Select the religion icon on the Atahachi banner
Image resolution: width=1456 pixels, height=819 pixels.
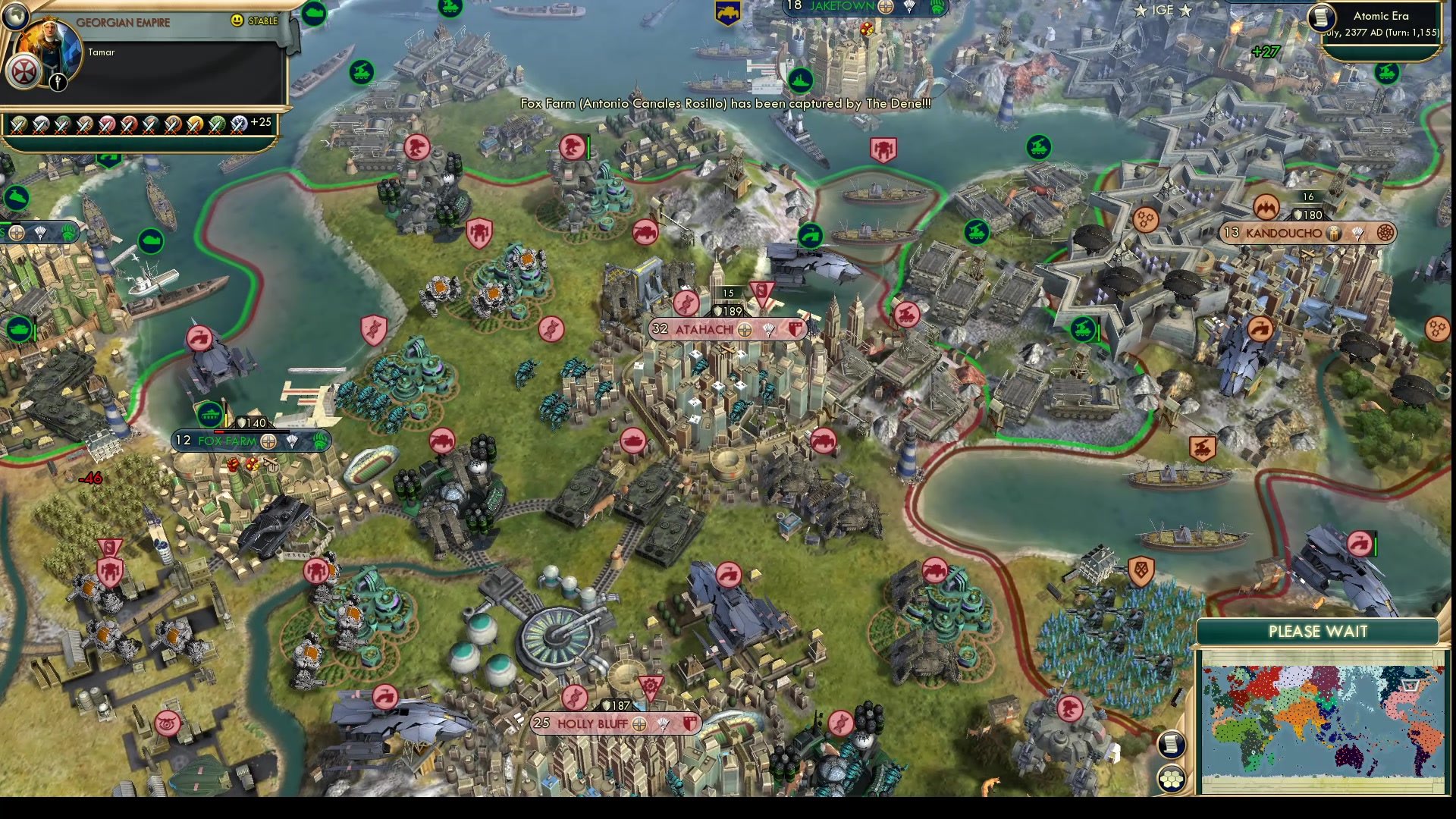745,330
